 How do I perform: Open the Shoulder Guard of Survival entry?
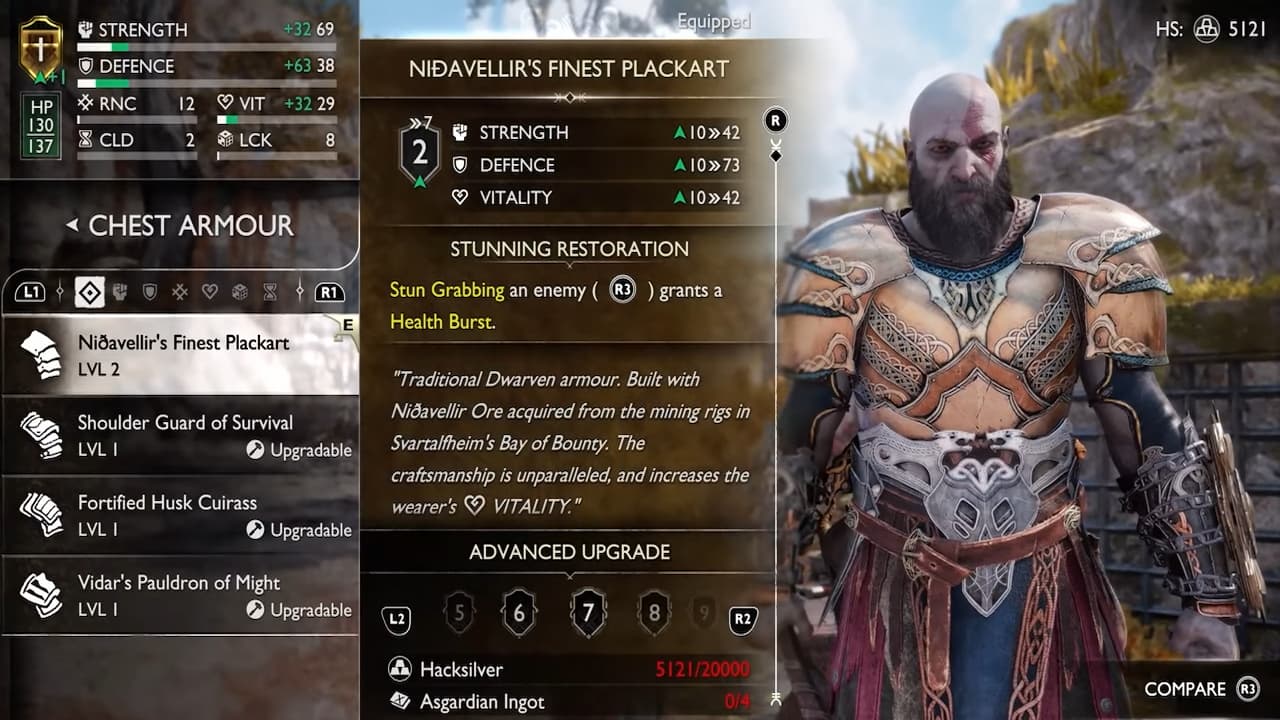click(x=180, y=435)
